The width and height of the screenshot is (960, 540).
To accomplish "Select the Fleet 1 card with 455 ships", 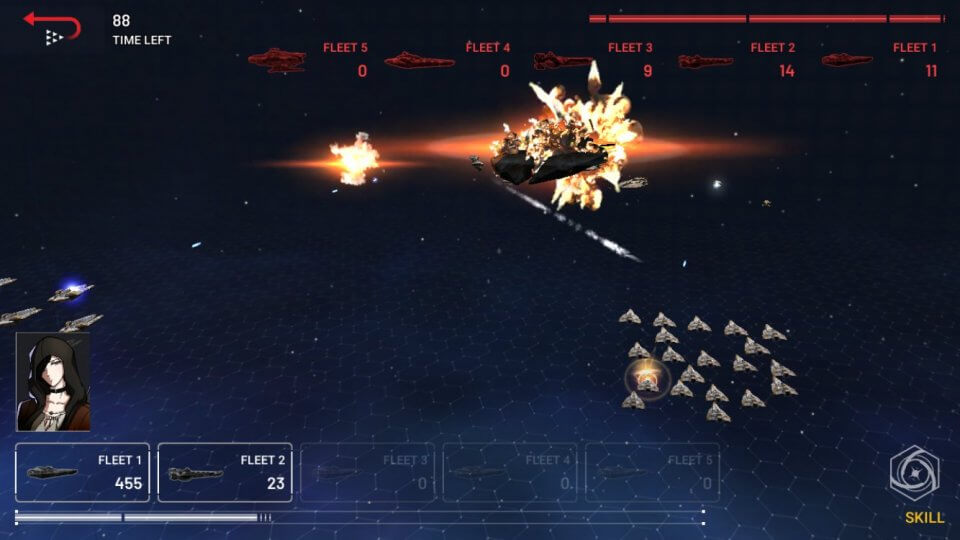I will click(82, 472).
